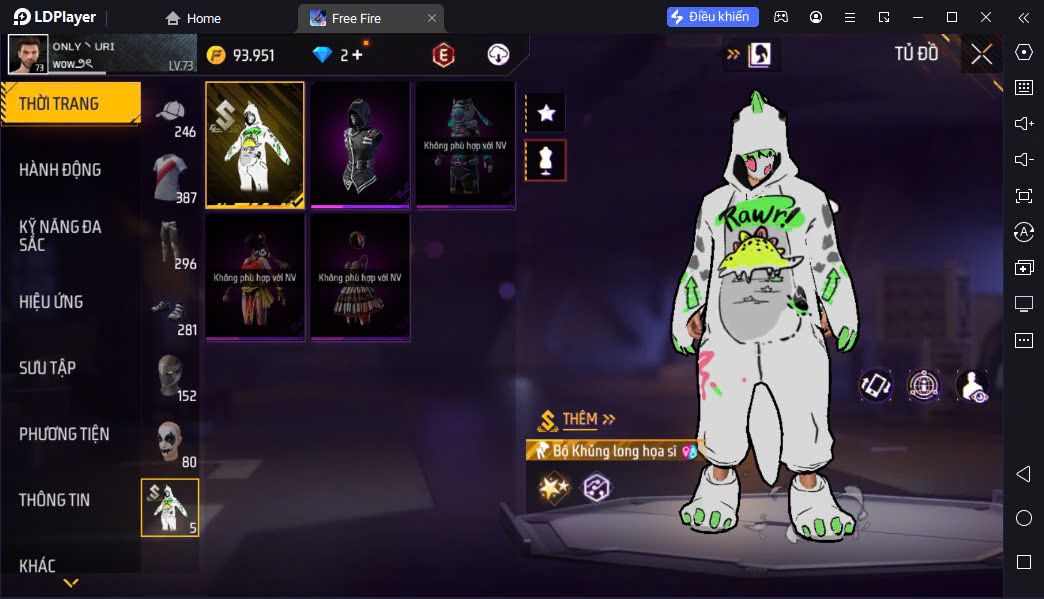This screenshot has height=599, width=1044.
Task: Add diamonds with the plus button
Action: click(x=357, y=55)
